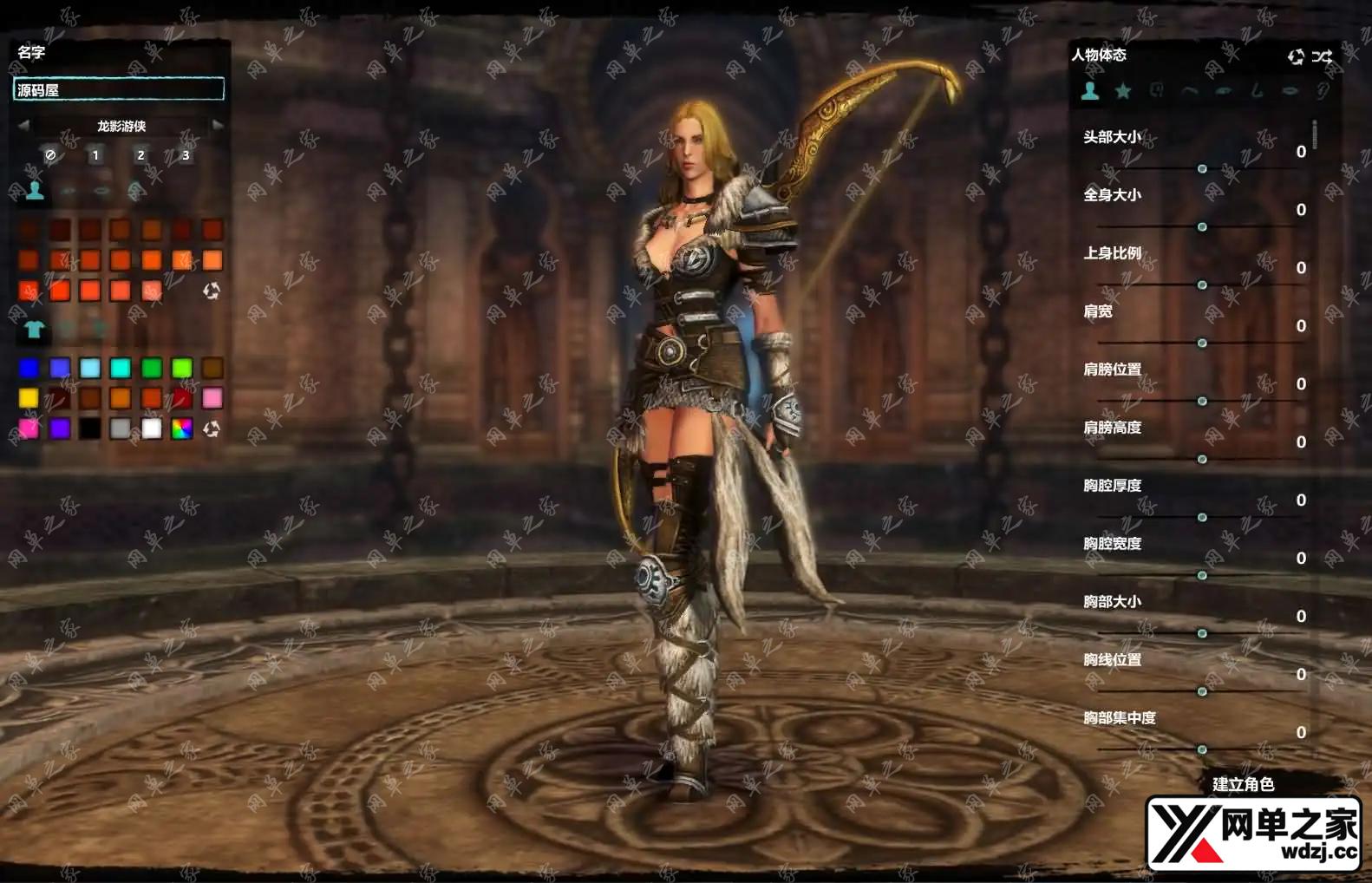The height and width of the screenshot is (883, 1372).
Task: Open the rainbow custom color picker
Action: tap(182, 428)
